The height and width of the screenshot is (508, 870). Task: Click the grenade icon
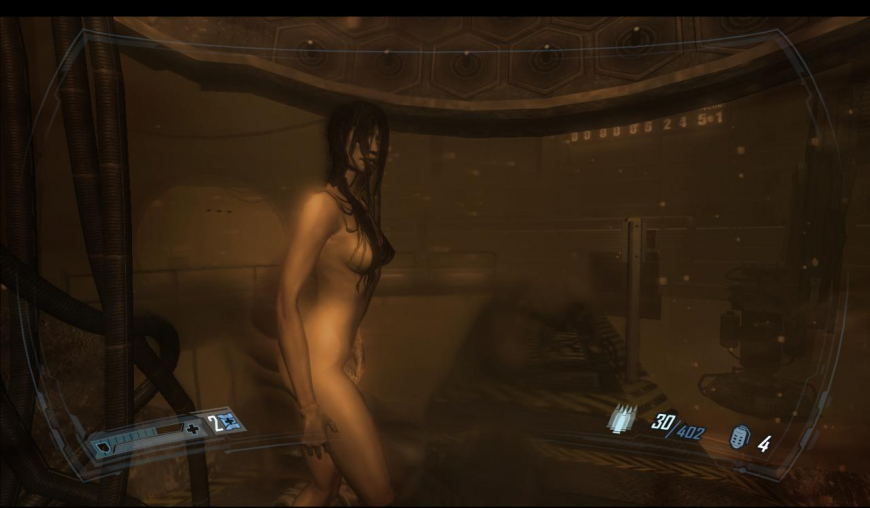(x=739, y=438)
